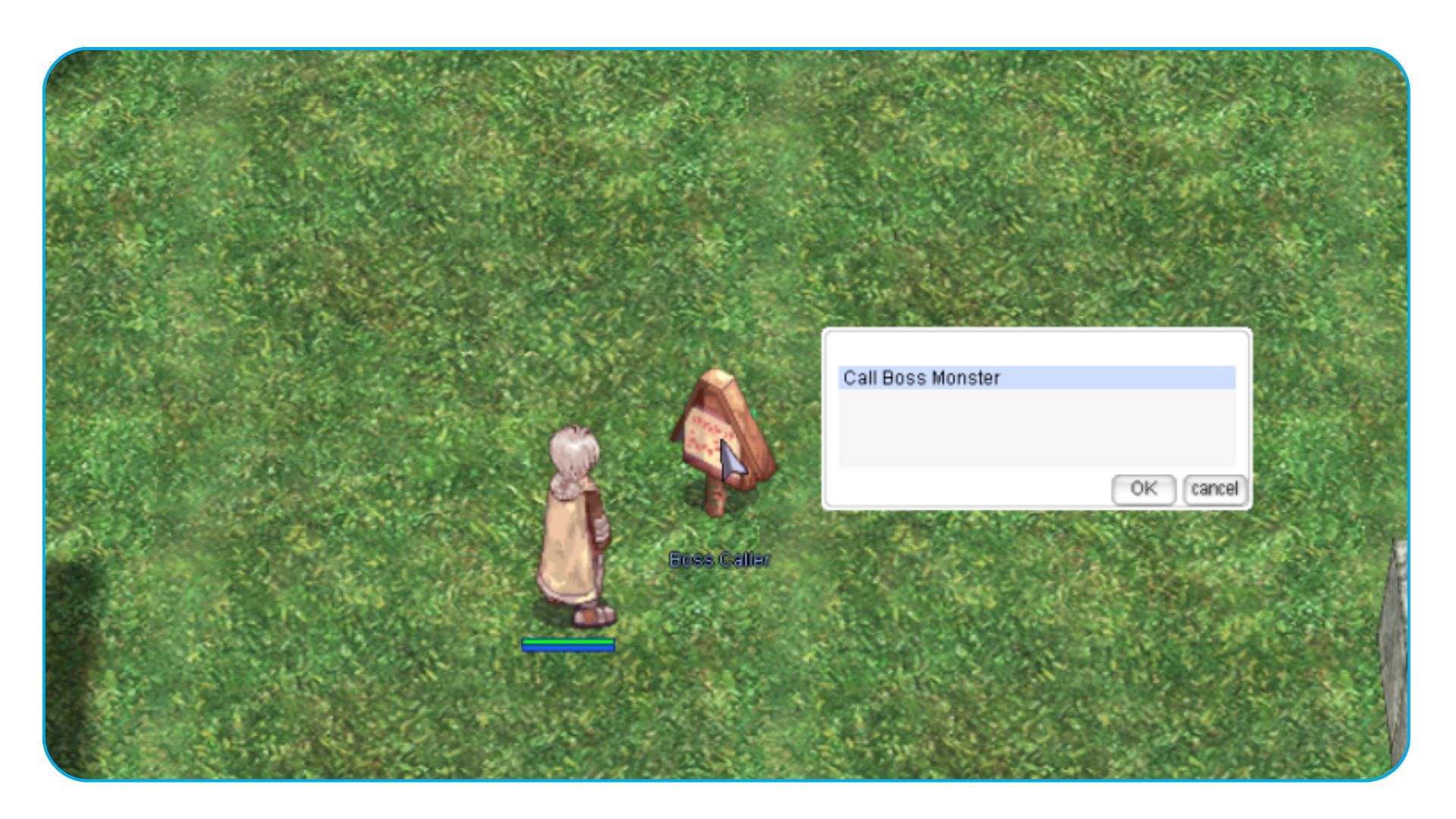
Task: Select the Call Boss Monster option
Action: point(922,378)
